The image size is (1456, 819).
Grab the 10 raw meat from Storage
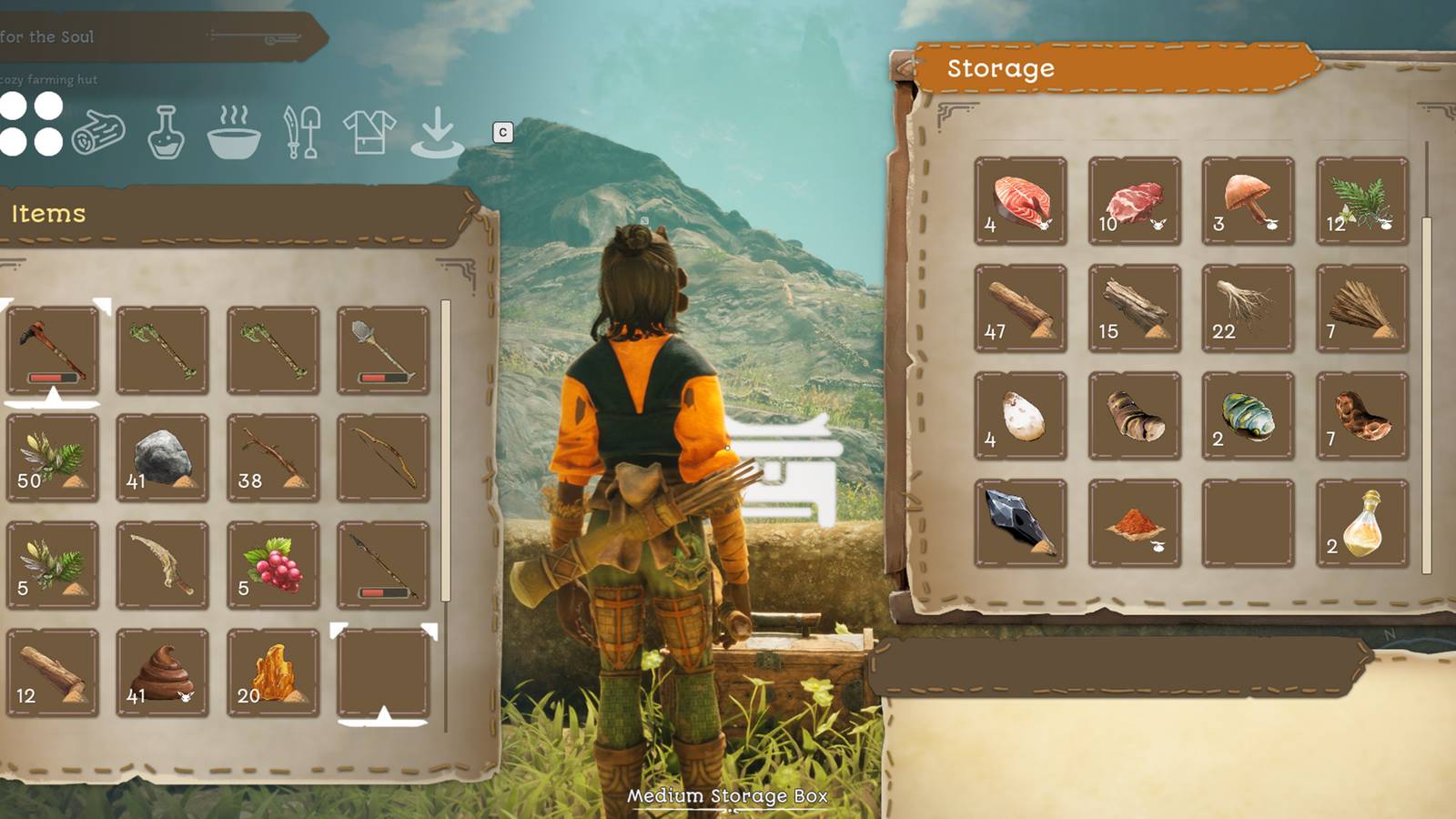point(1133,200)
